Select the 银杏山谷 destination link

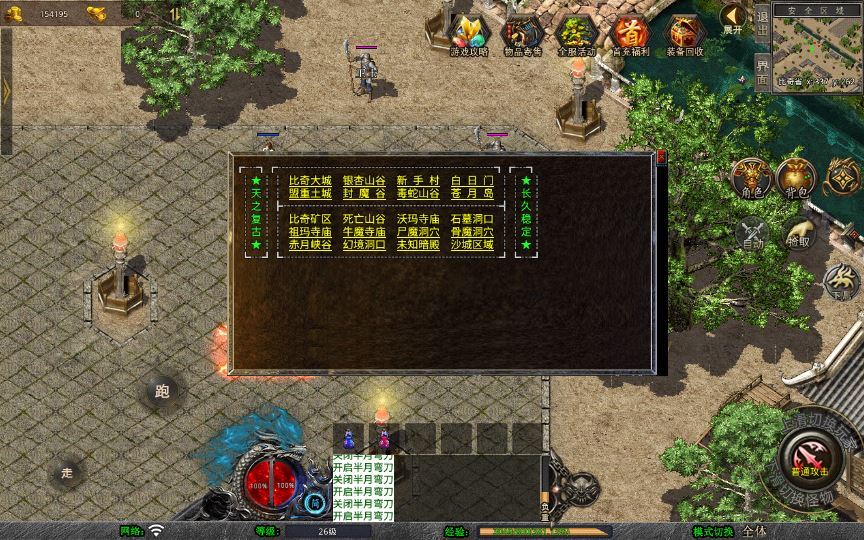pos(364,180)
